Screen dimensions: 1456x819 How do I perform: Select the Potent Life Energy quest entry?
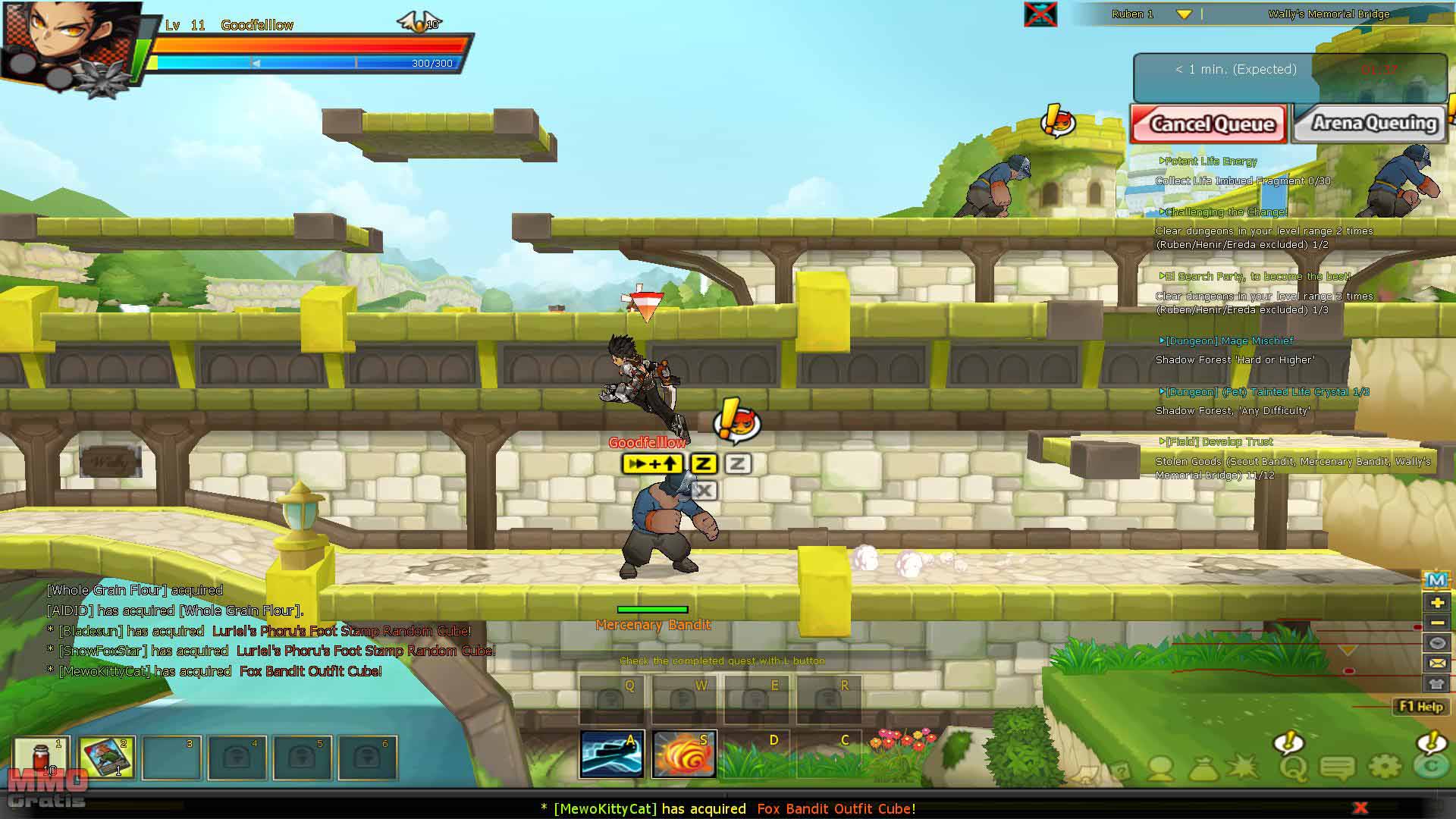1210,162
